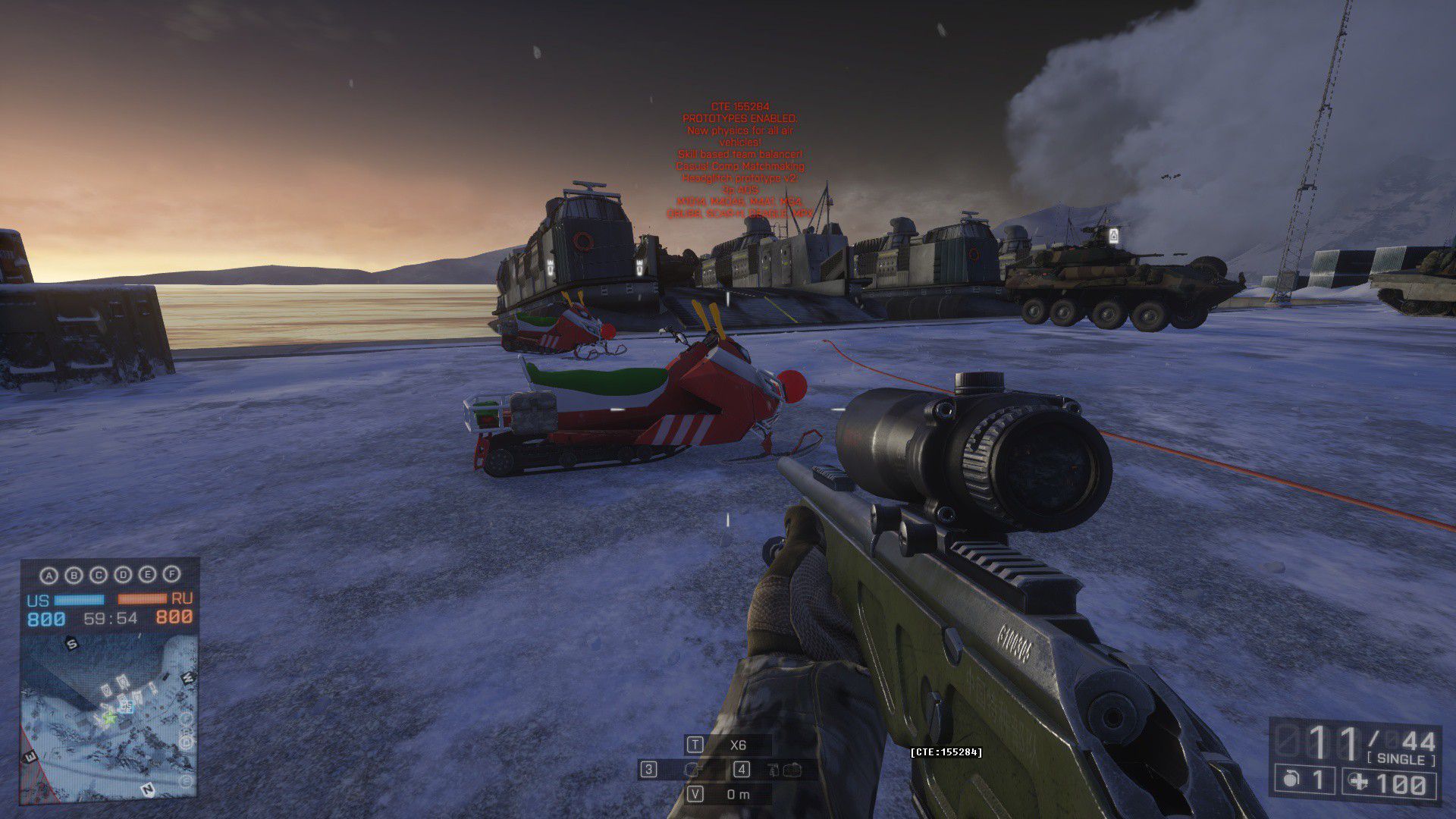Screen dimensions: 1456x819
Task: Select objective flag C
Action: (99, 576)
